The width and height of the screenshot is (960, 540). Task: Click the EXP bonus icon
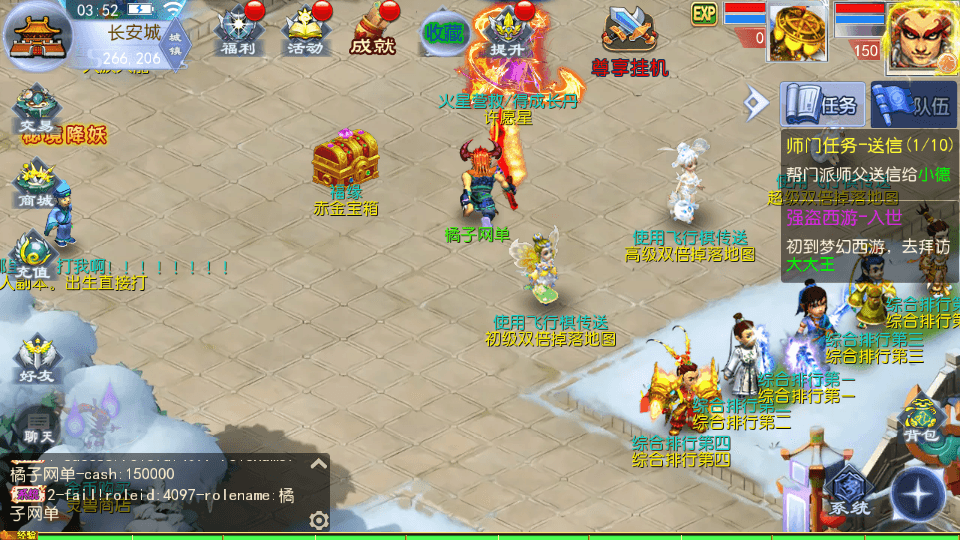click(704, 13)
